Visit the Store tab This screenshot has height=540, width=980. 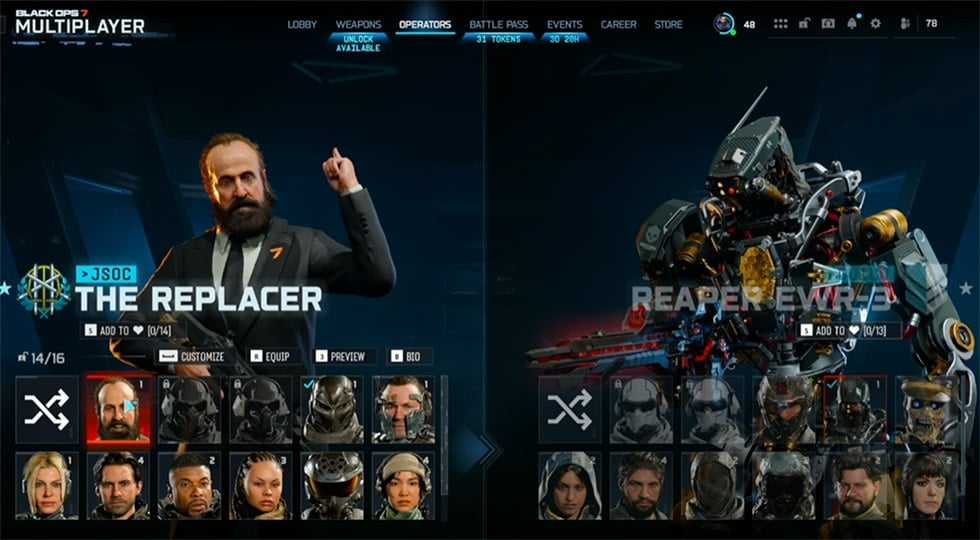click(x=668, y=24)
